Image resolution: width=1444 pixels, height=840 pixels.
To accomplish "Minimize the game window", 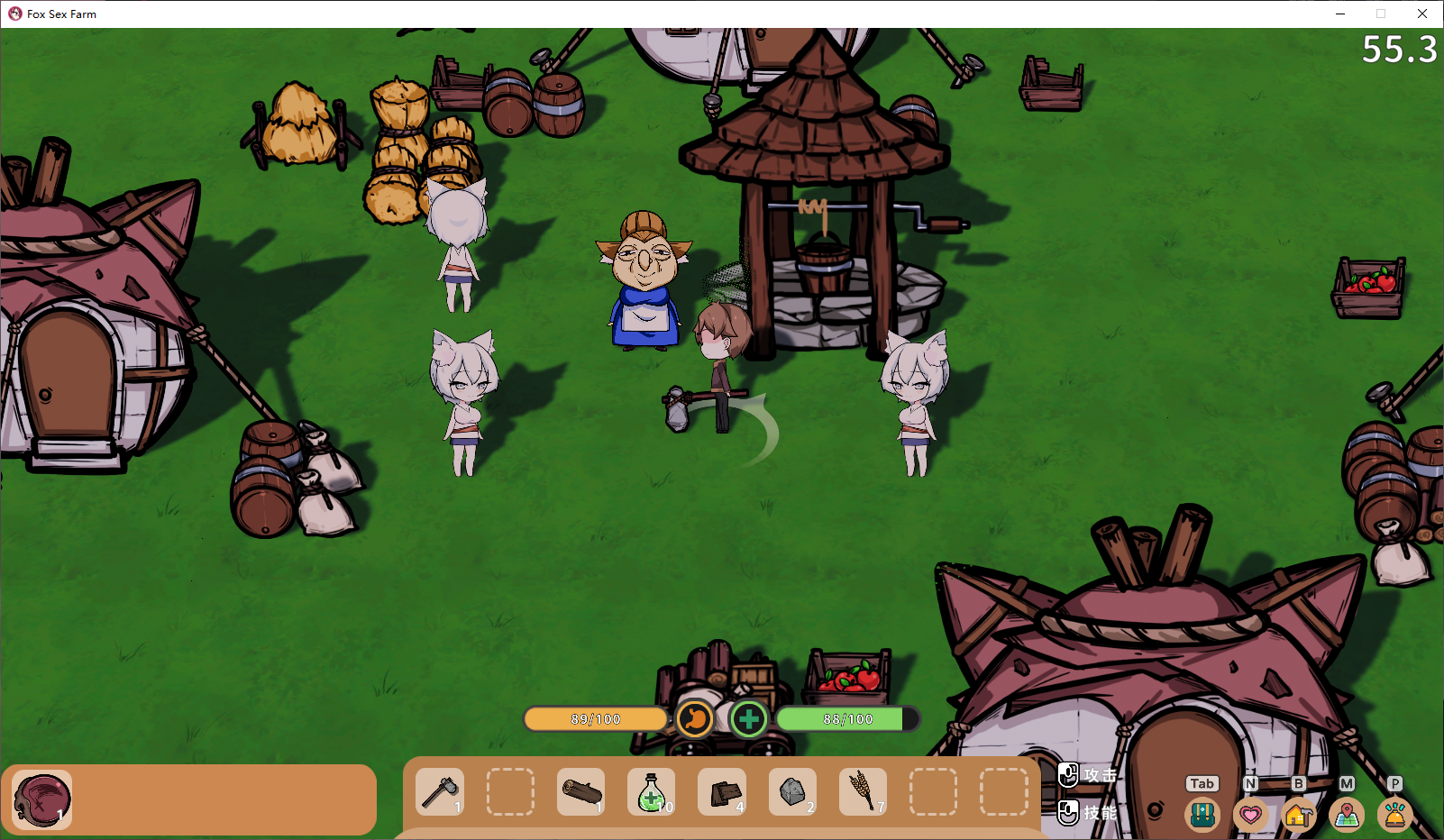I will coord(1340,14).
